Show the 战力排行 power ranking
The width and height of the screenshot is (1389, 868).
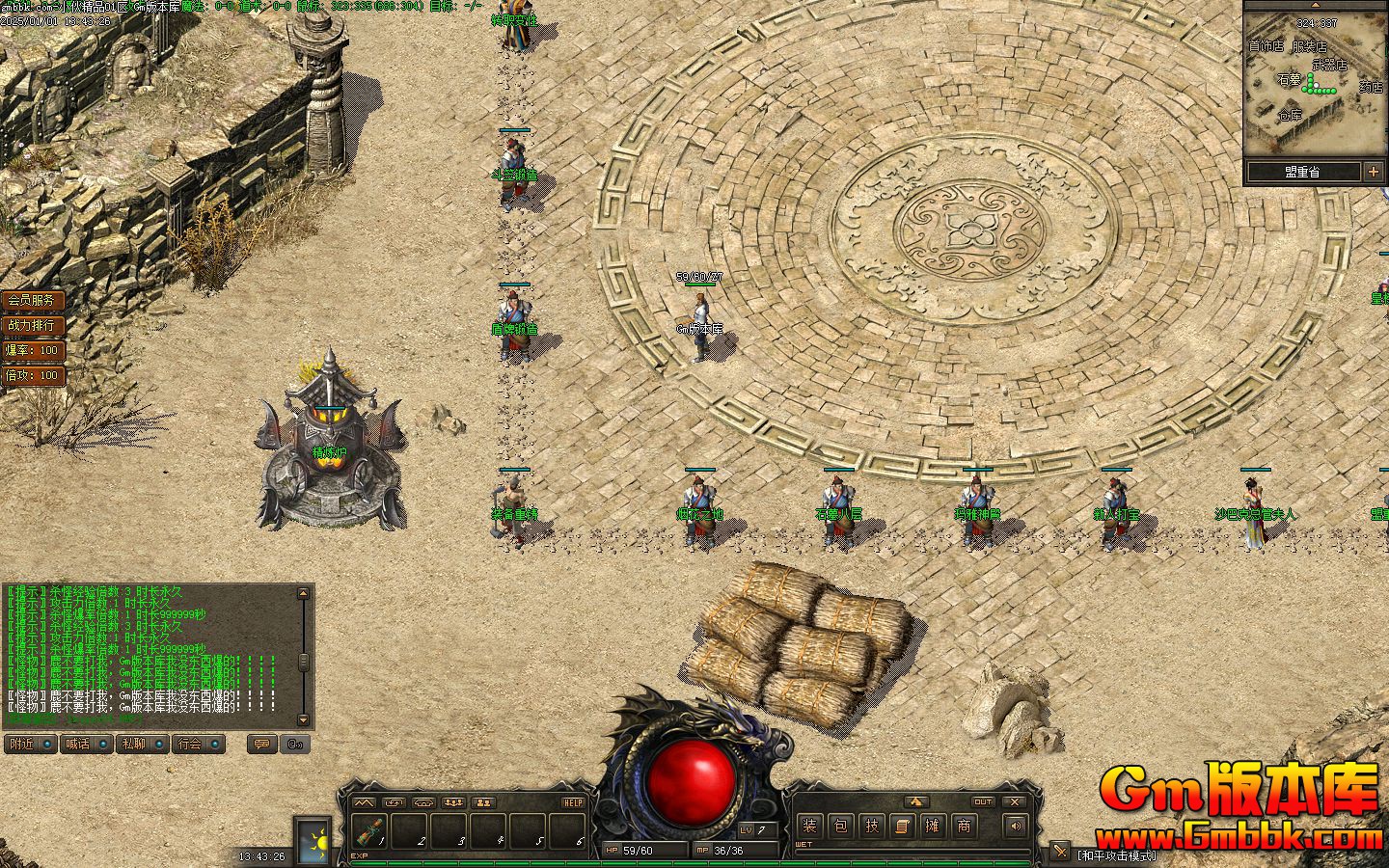click(32, 326)
